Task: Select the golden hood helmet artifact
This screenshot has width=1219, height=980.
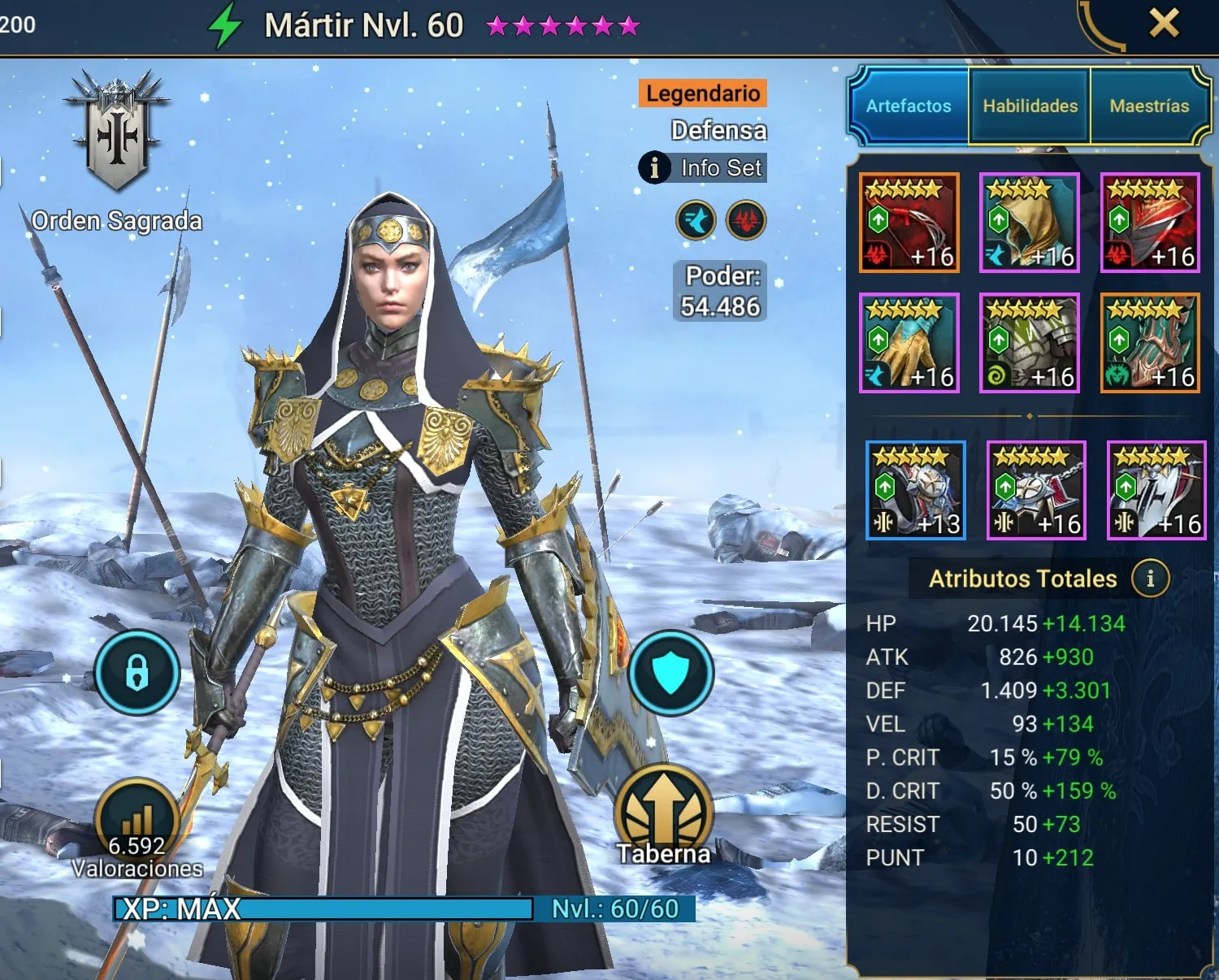Action: [1030, 223]
